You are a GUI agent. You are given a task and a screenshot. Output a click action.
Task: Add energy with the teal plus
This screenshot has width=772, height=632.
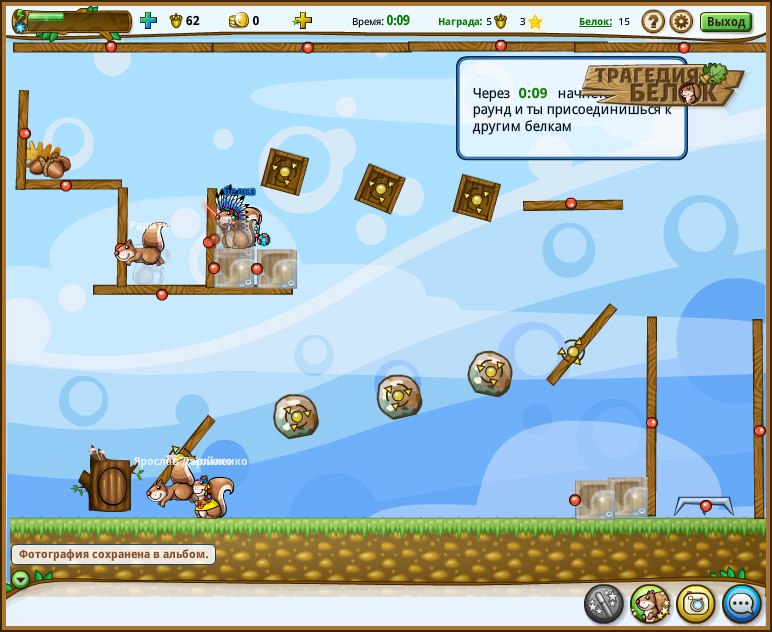148,20
